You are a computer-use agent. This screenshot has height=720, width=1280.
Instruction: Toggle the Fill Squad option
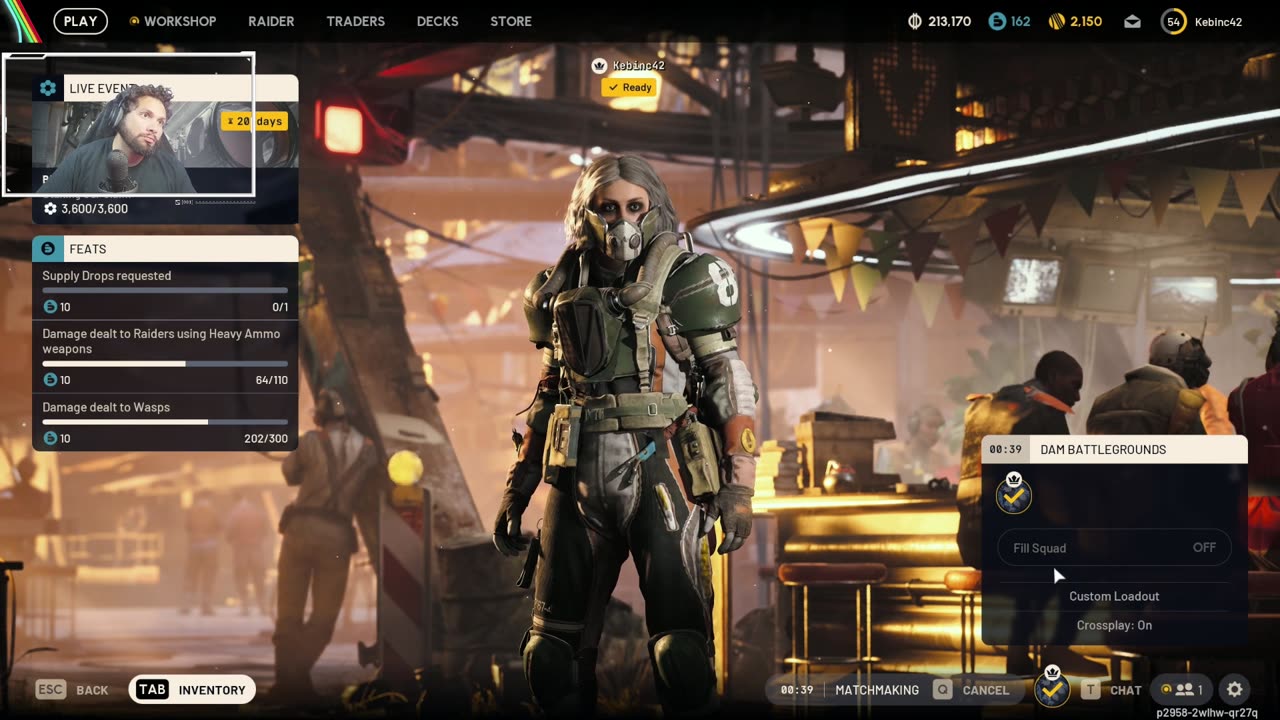(1114, 548)
